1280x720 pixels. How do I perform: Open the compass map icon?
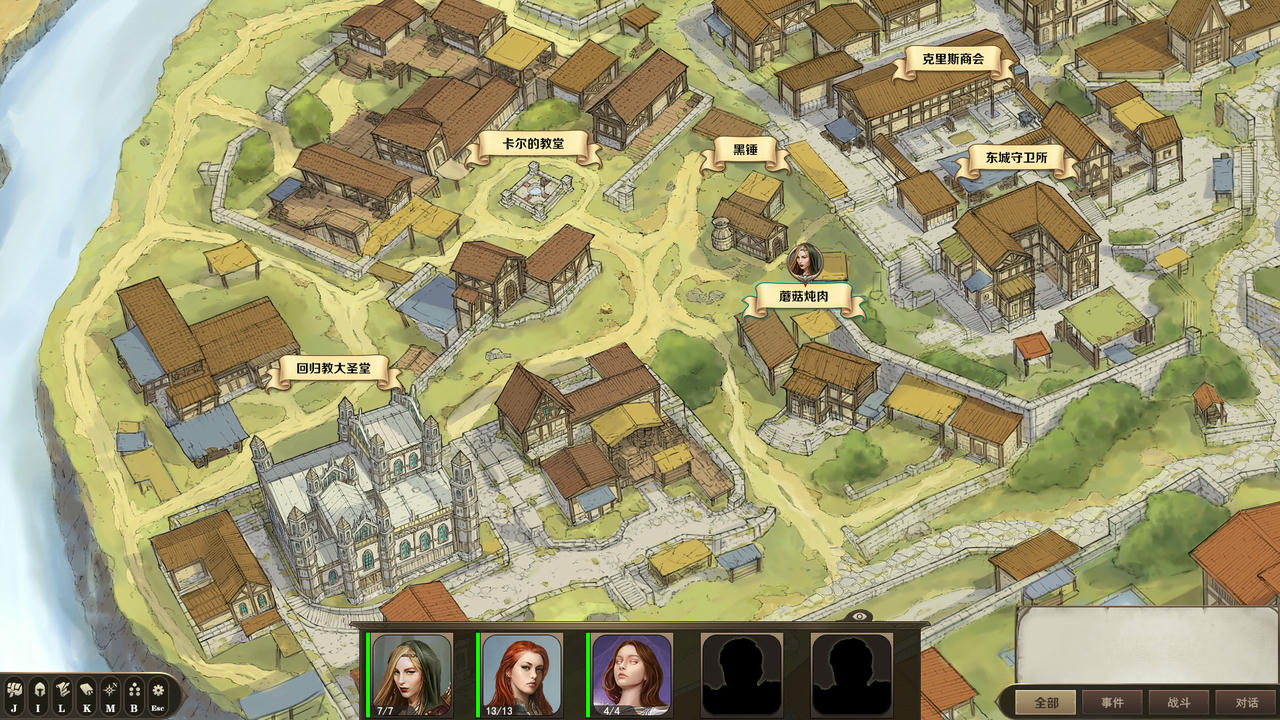110,689
